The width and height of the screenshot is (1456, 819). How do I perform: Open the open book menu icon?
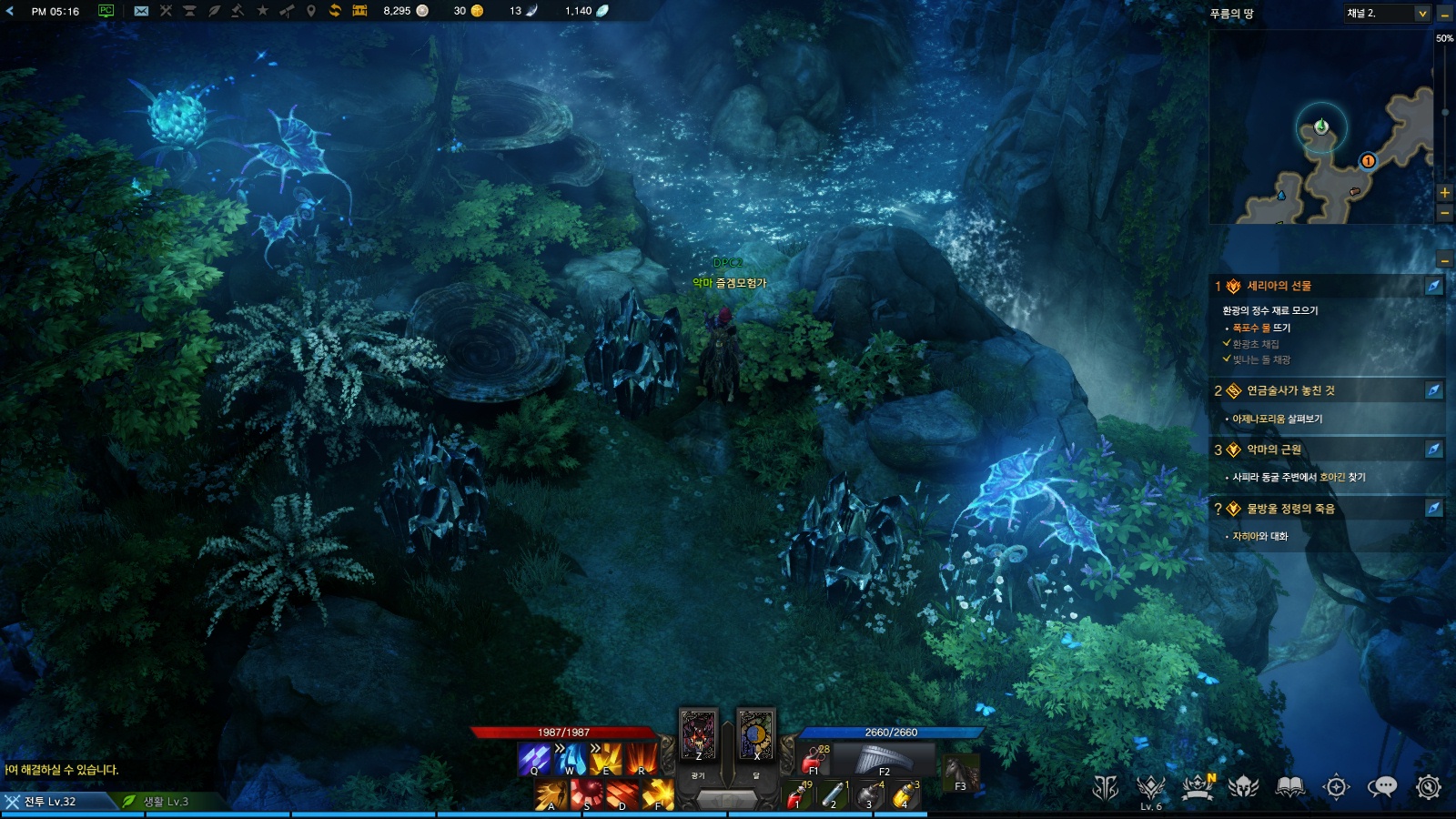[1289, 786]
